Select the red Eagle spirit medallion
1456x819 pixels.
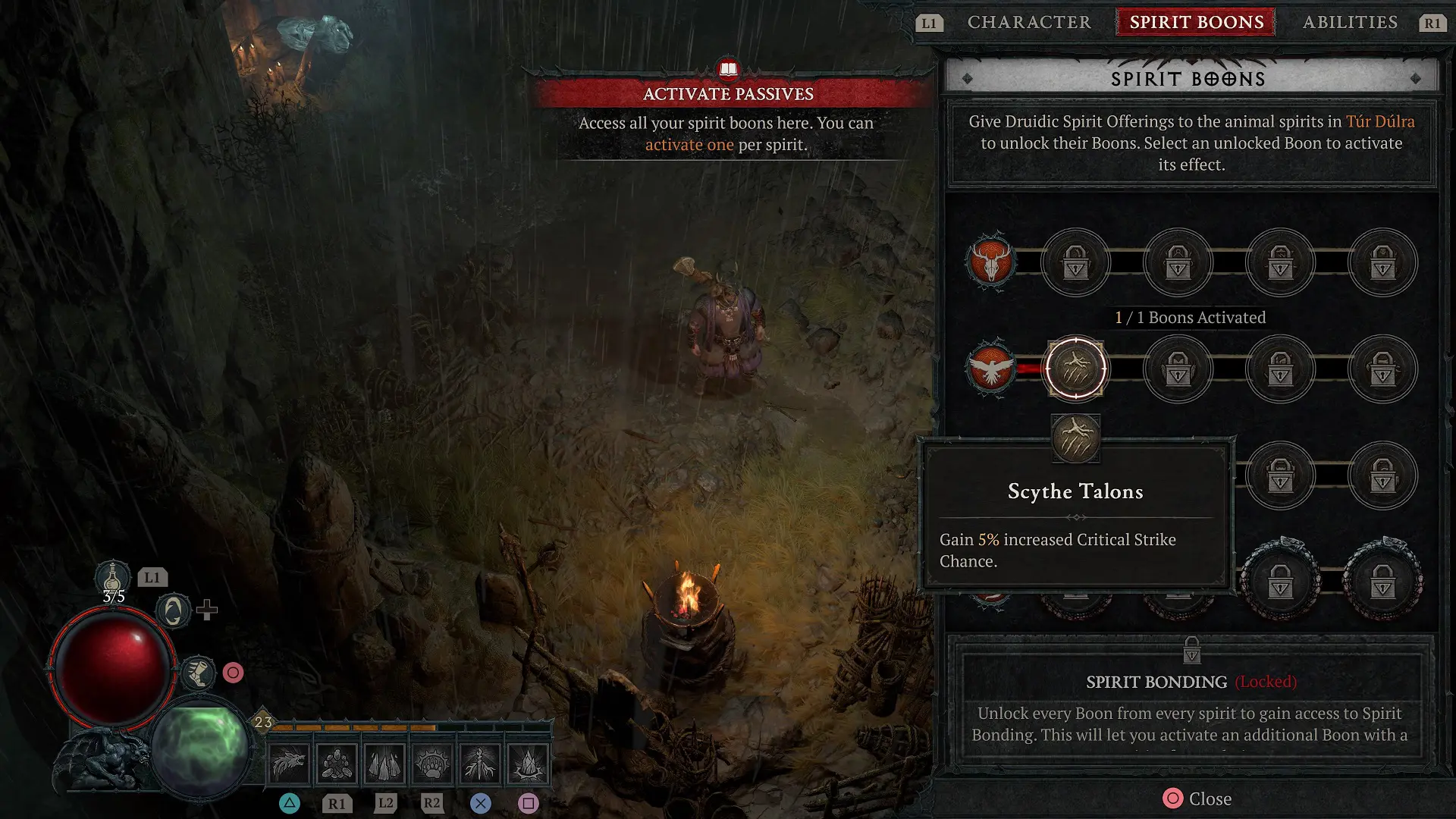(993, 369)
